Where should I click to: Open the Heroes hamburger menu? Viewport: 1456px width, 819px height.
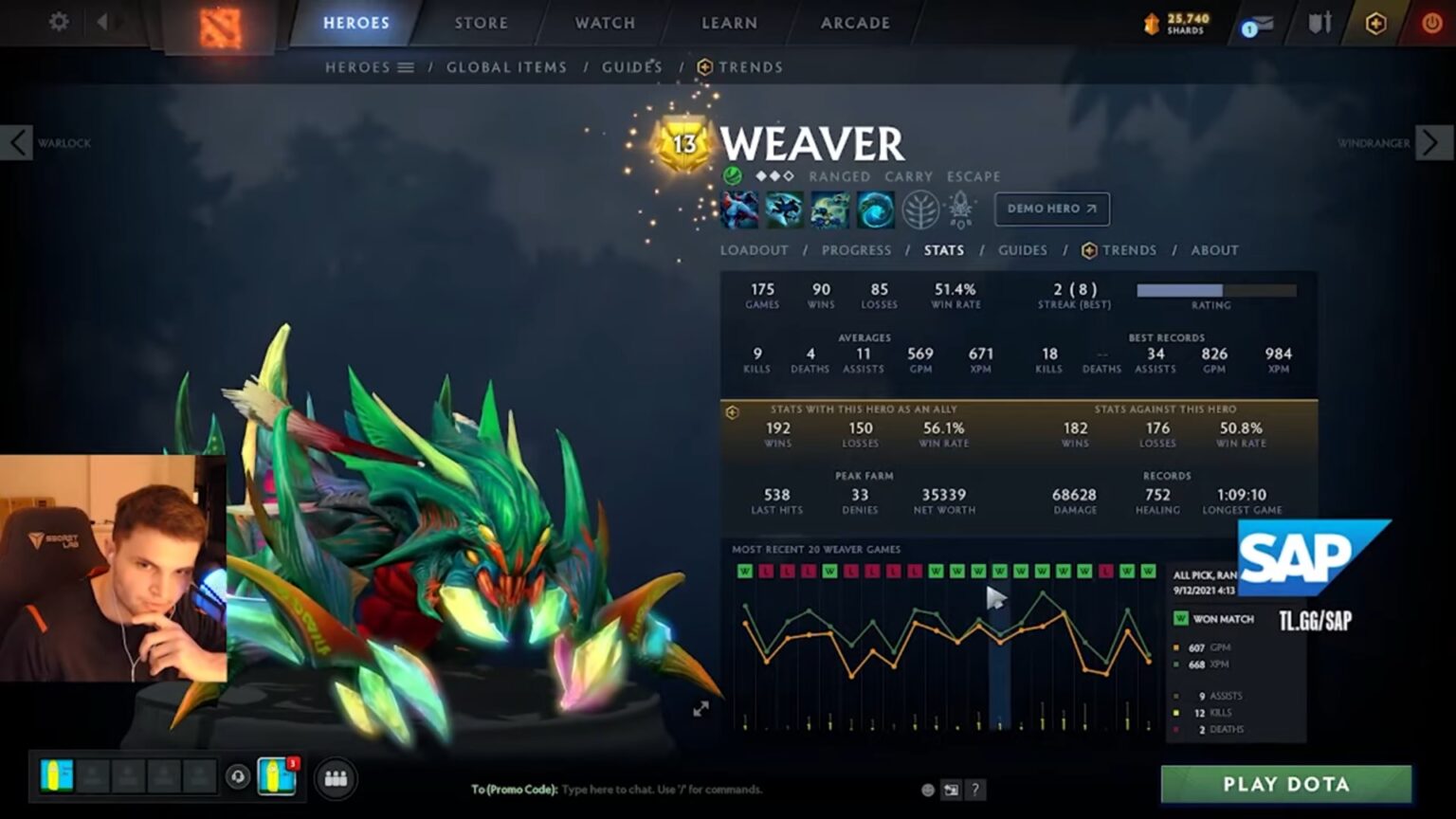tap(408, 66)
